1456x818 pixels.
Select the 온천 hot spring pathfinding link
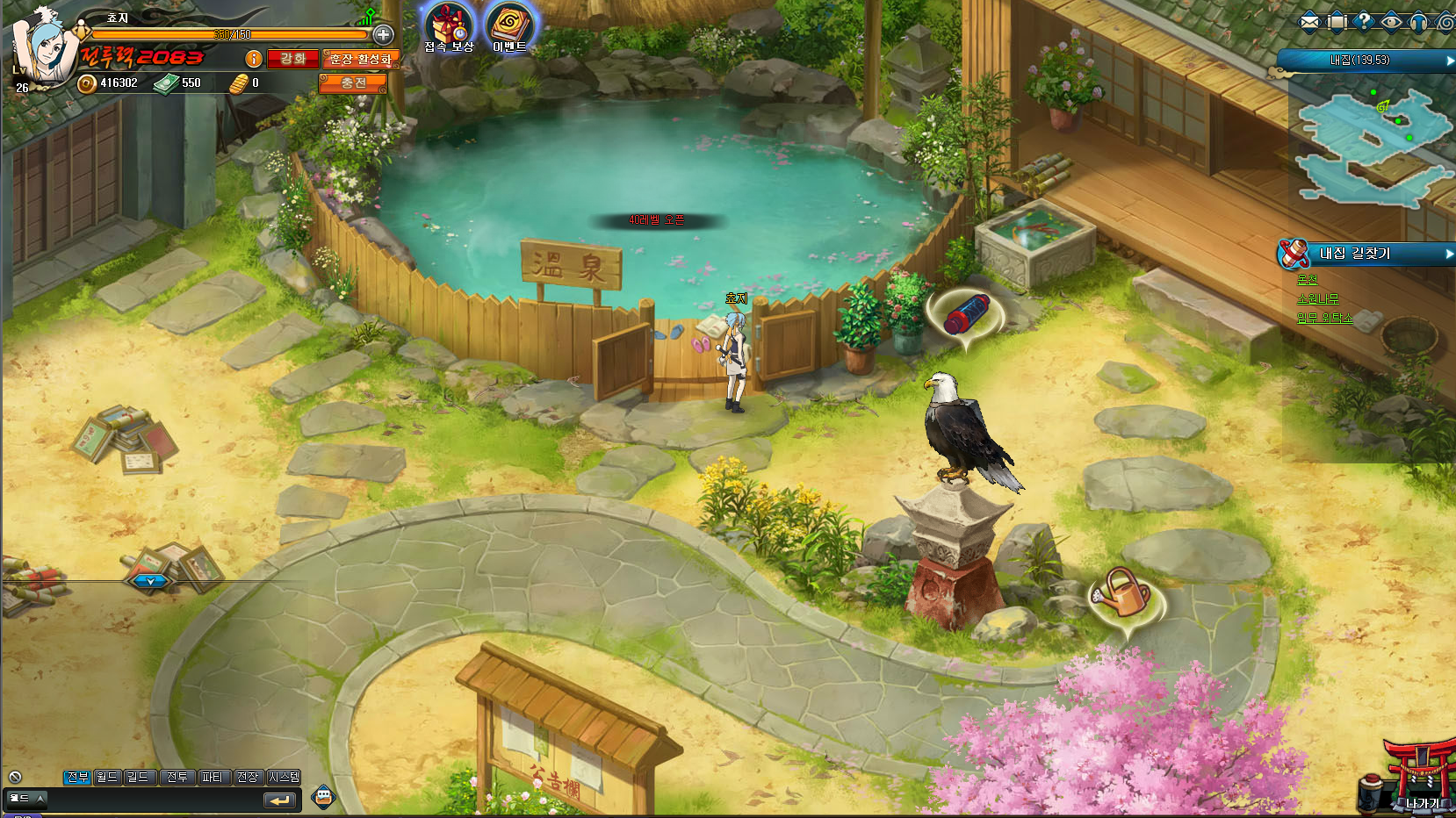[1308, 280]
